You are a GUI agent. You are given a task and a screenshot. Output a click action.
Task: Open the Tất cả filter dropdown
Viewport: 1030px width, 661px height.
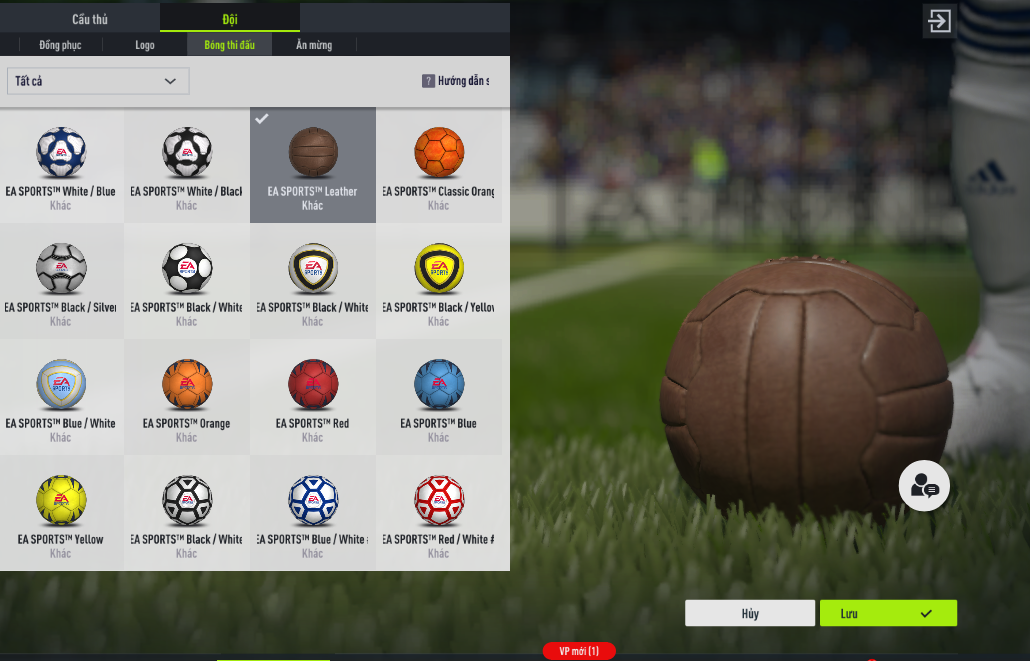tap(97, 81)
